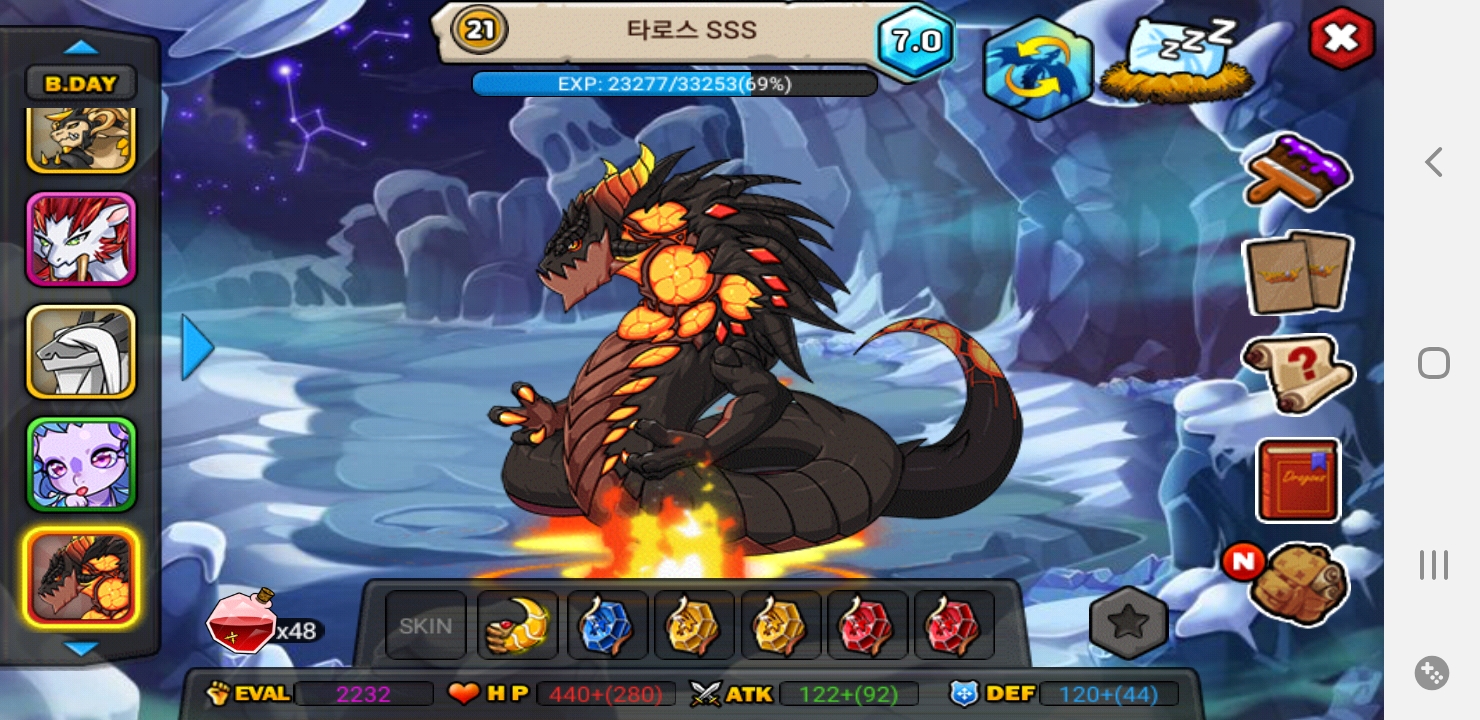1480x720 pixels.
Task: Open the SKIN slot
Action: [426, 626]
